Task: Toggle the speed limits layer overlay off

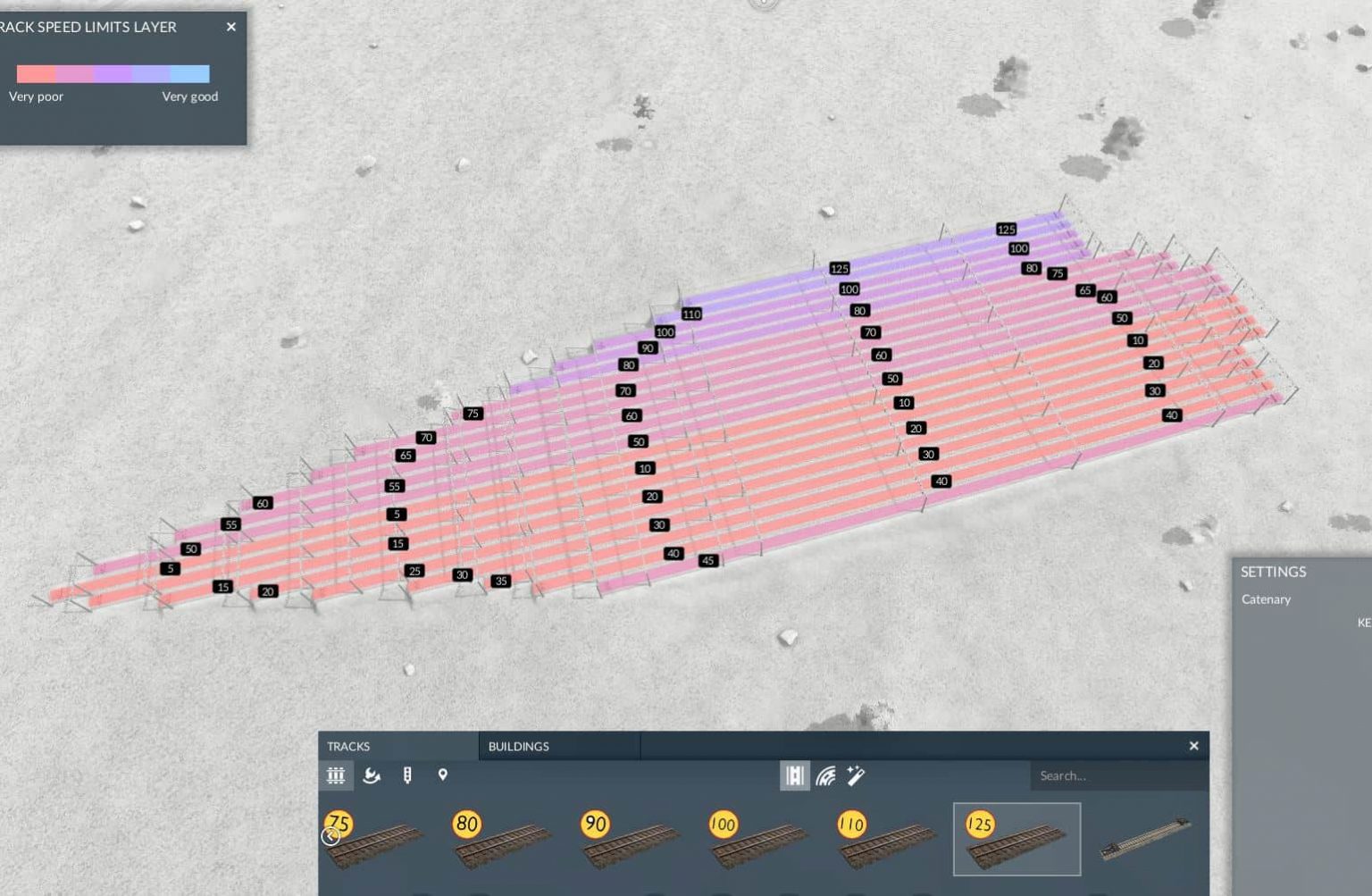Action: click(x=230, y=27)
